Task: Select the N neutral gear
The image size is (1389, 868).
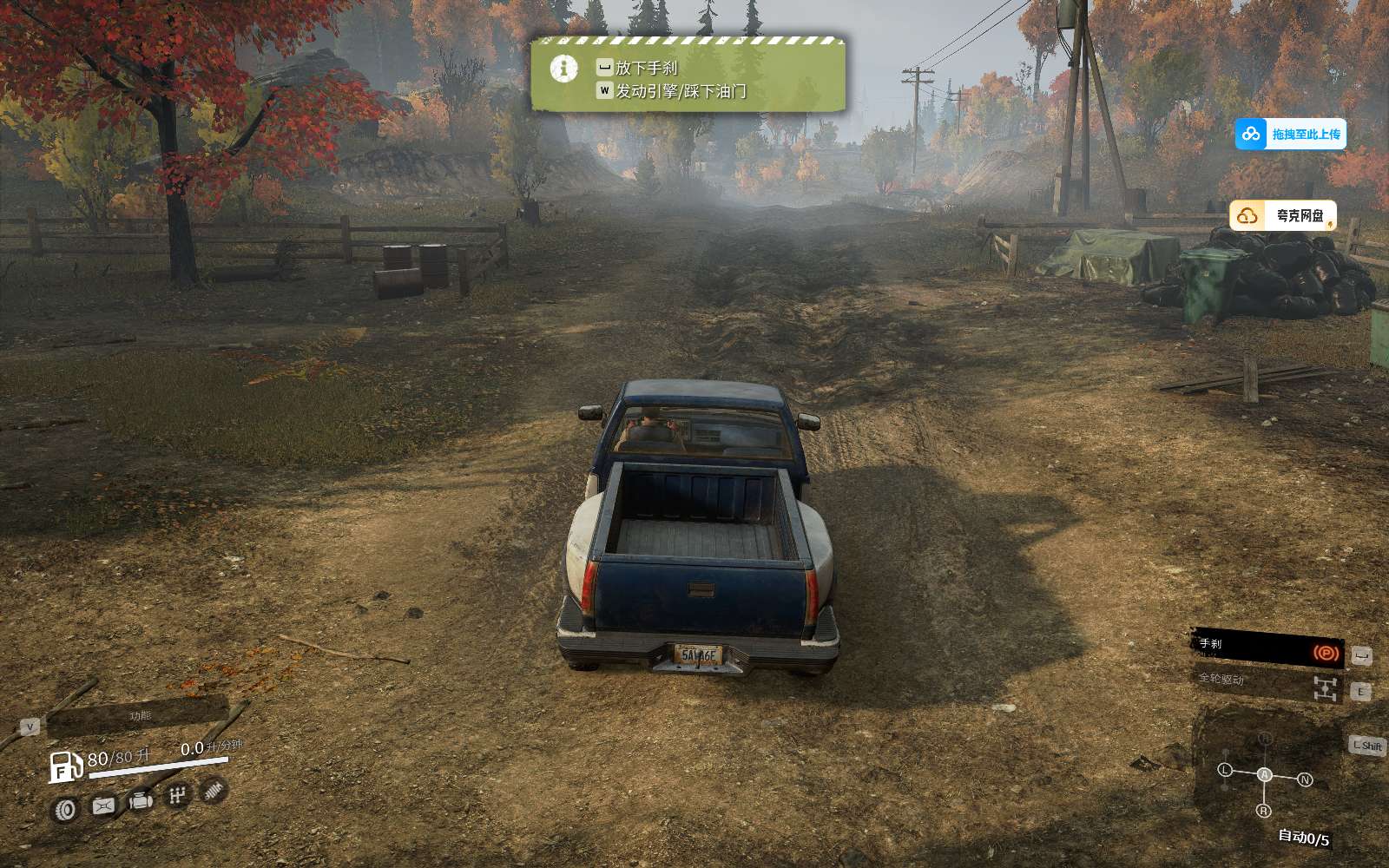Action: click(1304, 779)
